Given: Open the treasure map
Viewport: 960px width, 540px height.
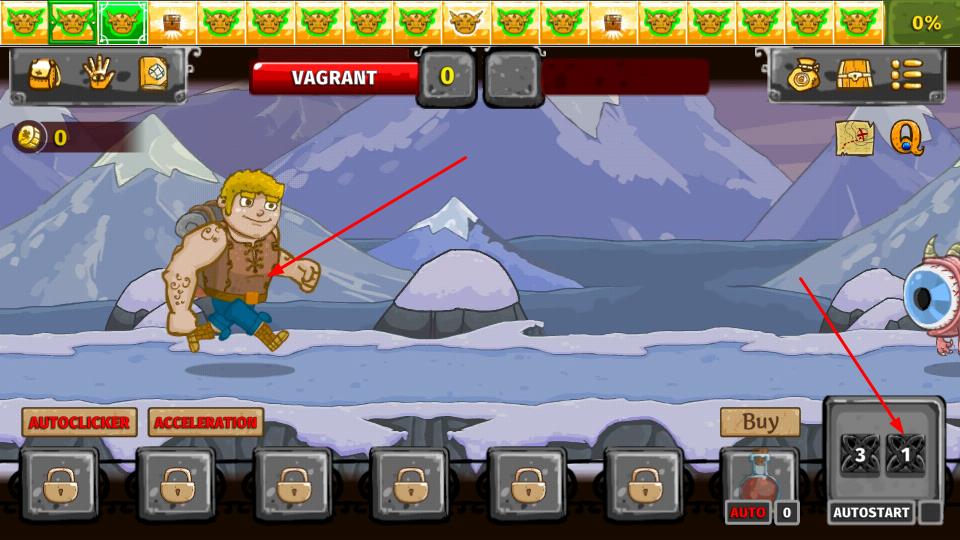Looking at the screenshot, I should tap(855, 138).
